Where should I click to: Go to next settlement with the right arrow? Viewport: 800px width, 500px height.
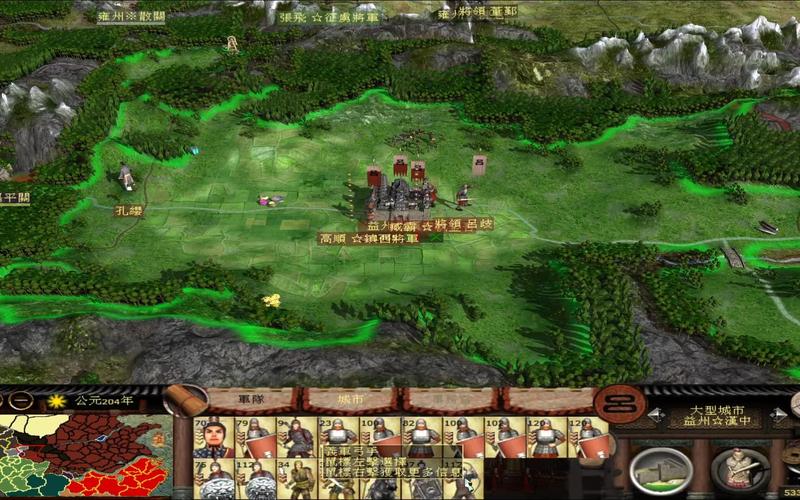[777, 412]
